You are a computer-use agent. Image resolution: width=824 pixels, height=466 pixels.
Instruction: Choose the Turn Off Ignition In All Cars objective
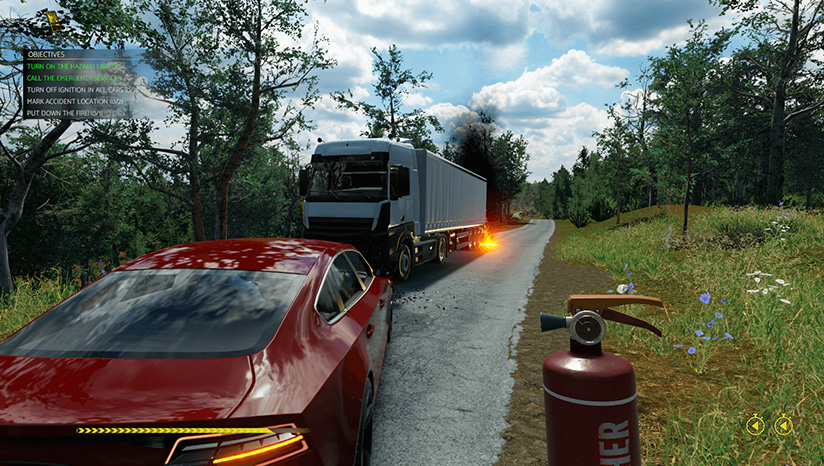tap(75, 89)
